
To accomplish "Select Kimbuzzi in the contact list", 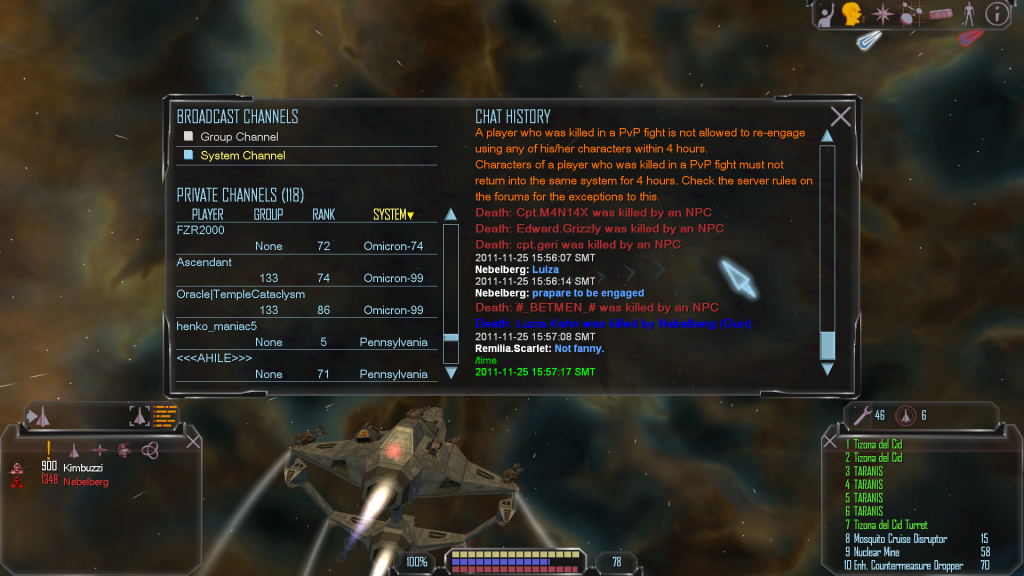I will pos(84,467).
